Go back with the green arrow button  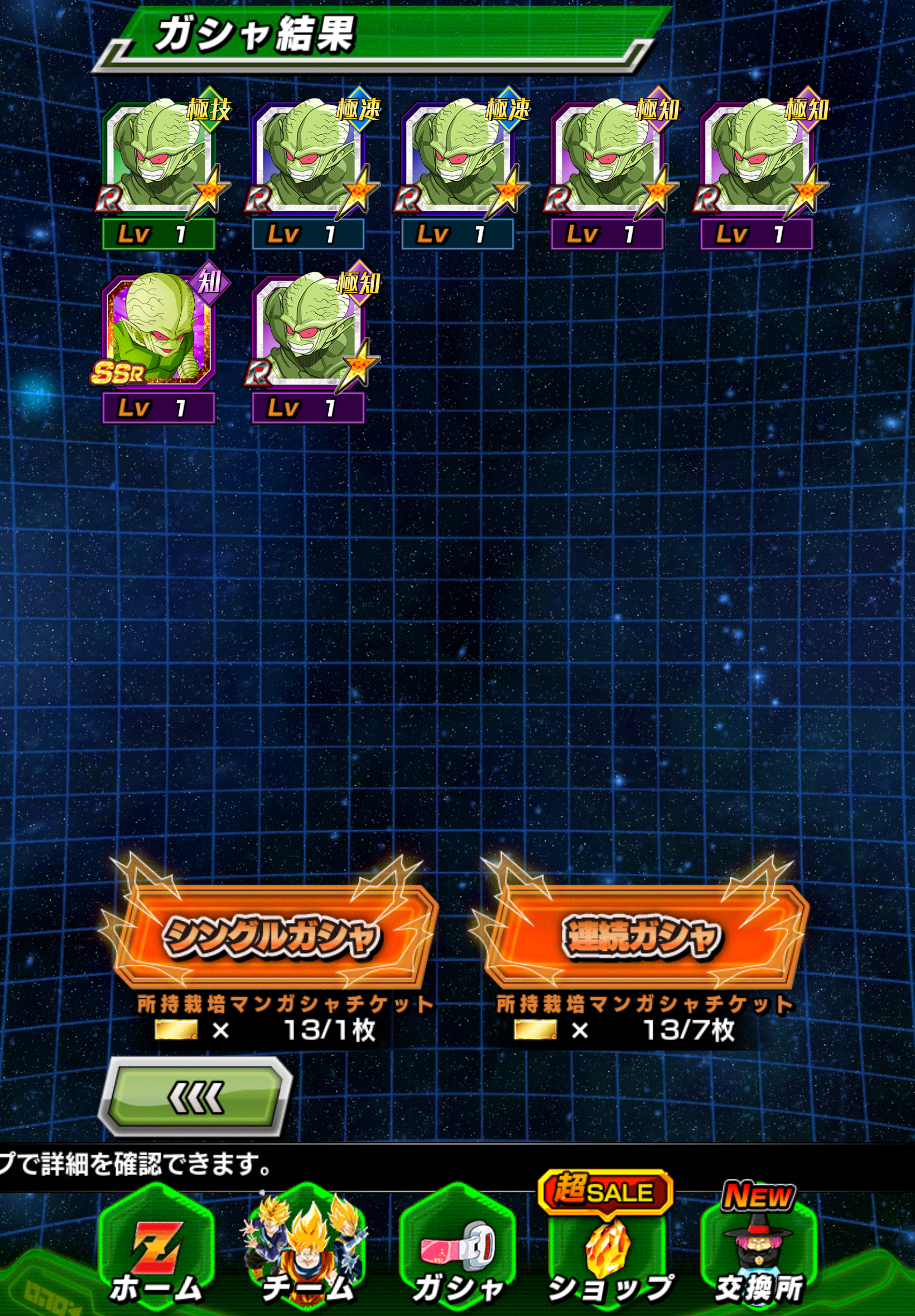pos(195,1096)
